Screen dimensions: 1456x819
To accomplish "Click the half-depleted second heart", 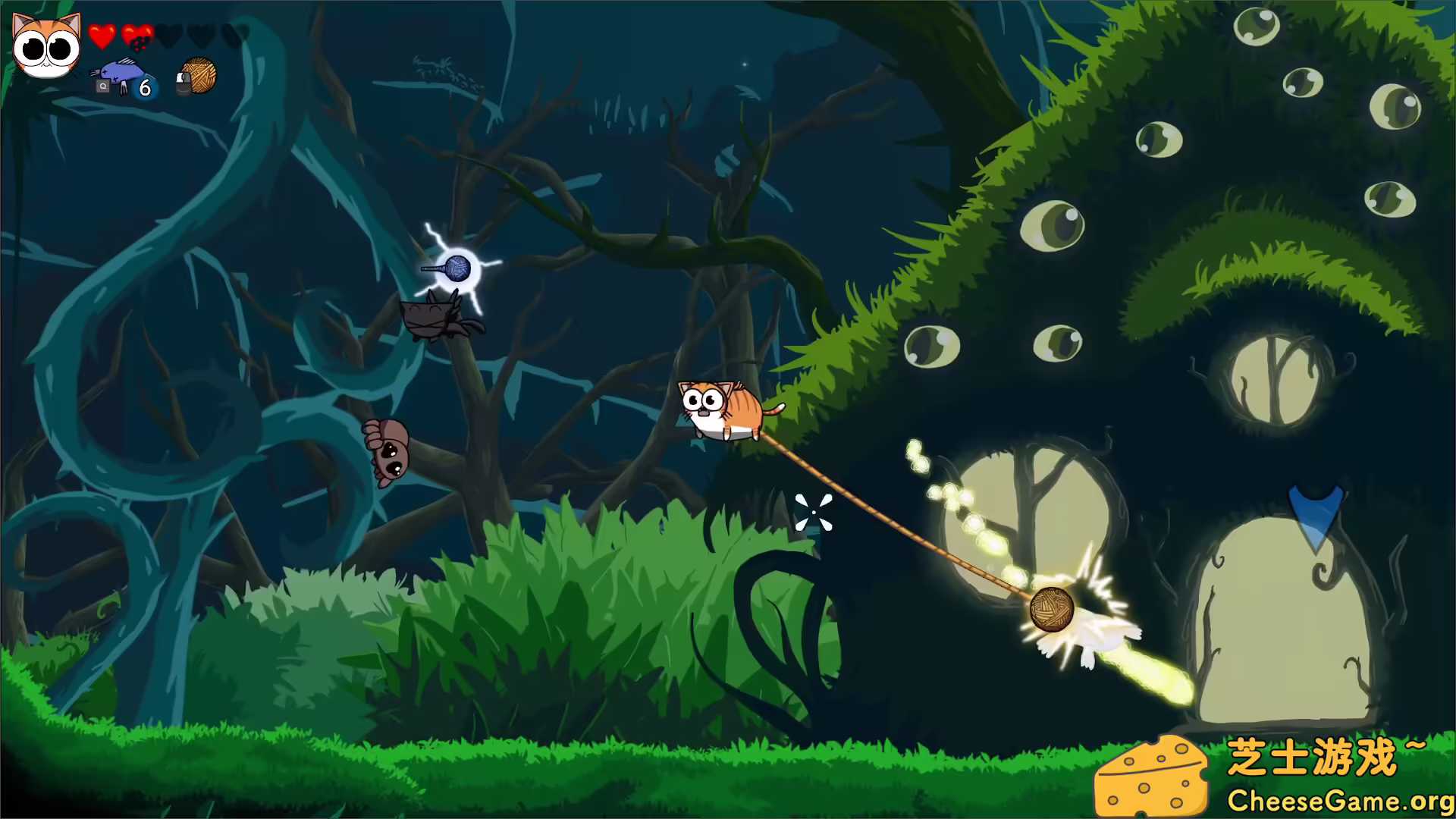I will [136, 35].
